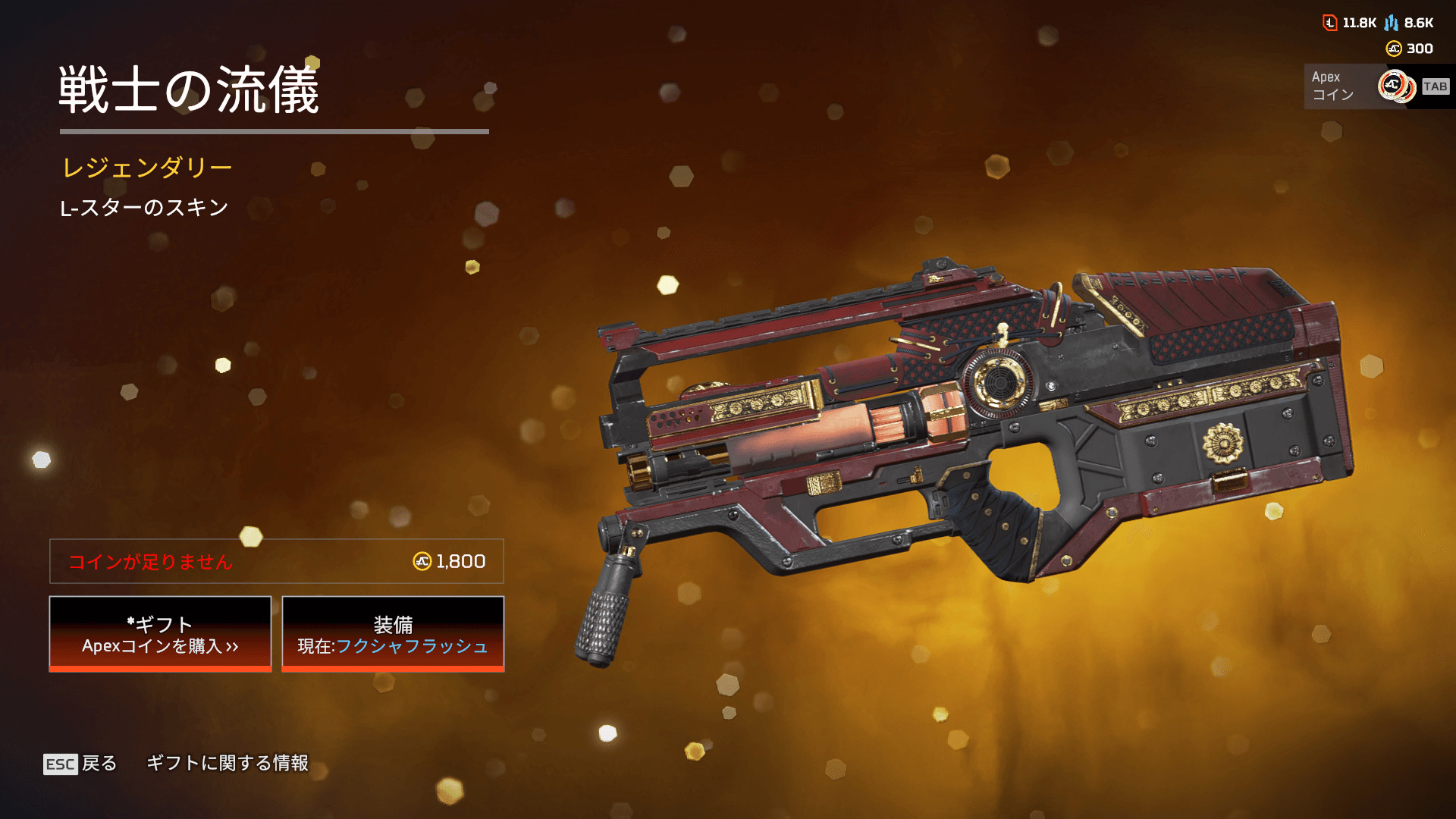Show ギフトに関する情報 gift details

click(x=227, y=763)
